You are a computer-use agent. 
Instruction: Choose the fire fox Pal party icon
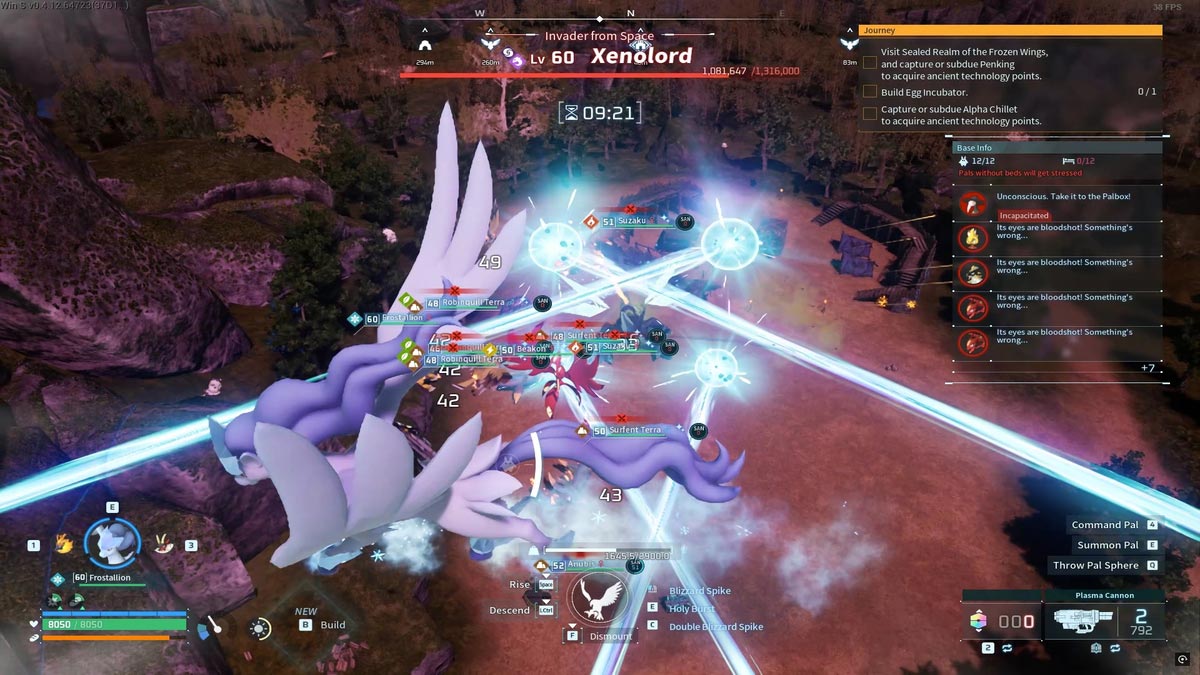pyautogui.click(x=65, y=544)
